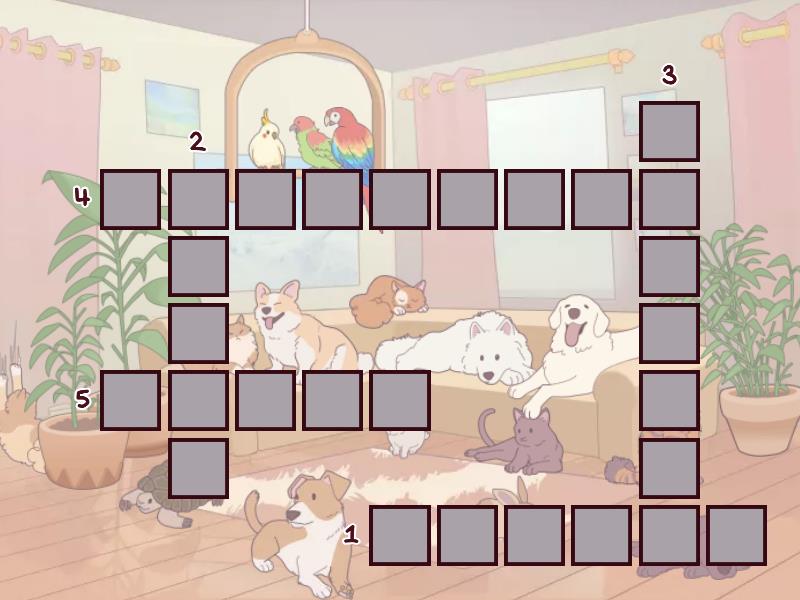Select first square of word 5 across
Viewport: 800px width, 600px height.
coord(130,400)
